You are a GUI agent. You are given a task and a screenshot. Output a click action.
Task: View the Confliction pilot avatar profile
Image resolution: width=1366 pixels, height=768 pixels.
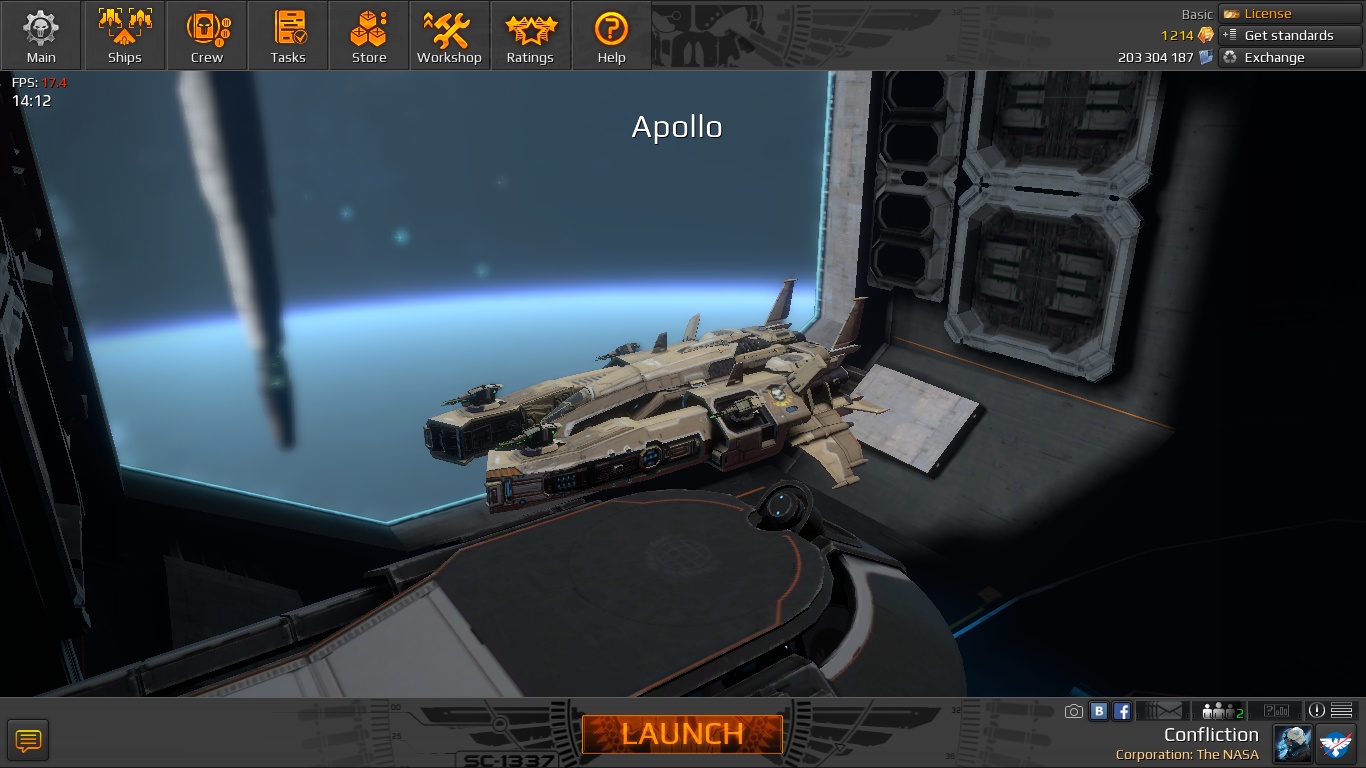[1292, 743]
